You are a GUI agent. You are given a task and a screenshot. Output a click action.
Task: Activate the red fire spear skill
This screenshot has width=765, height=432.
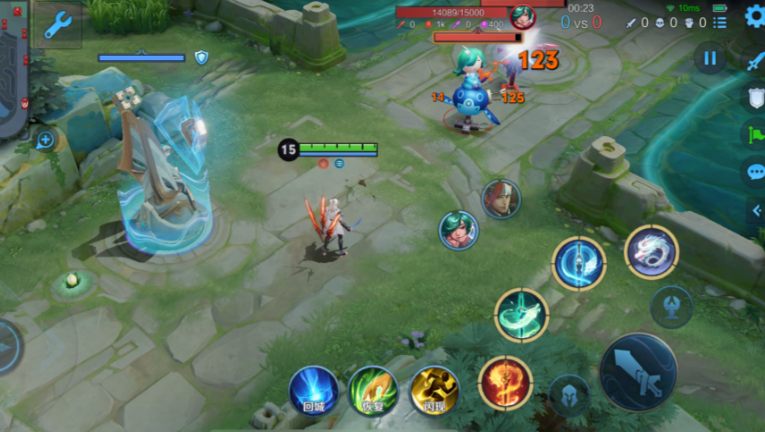505,383
